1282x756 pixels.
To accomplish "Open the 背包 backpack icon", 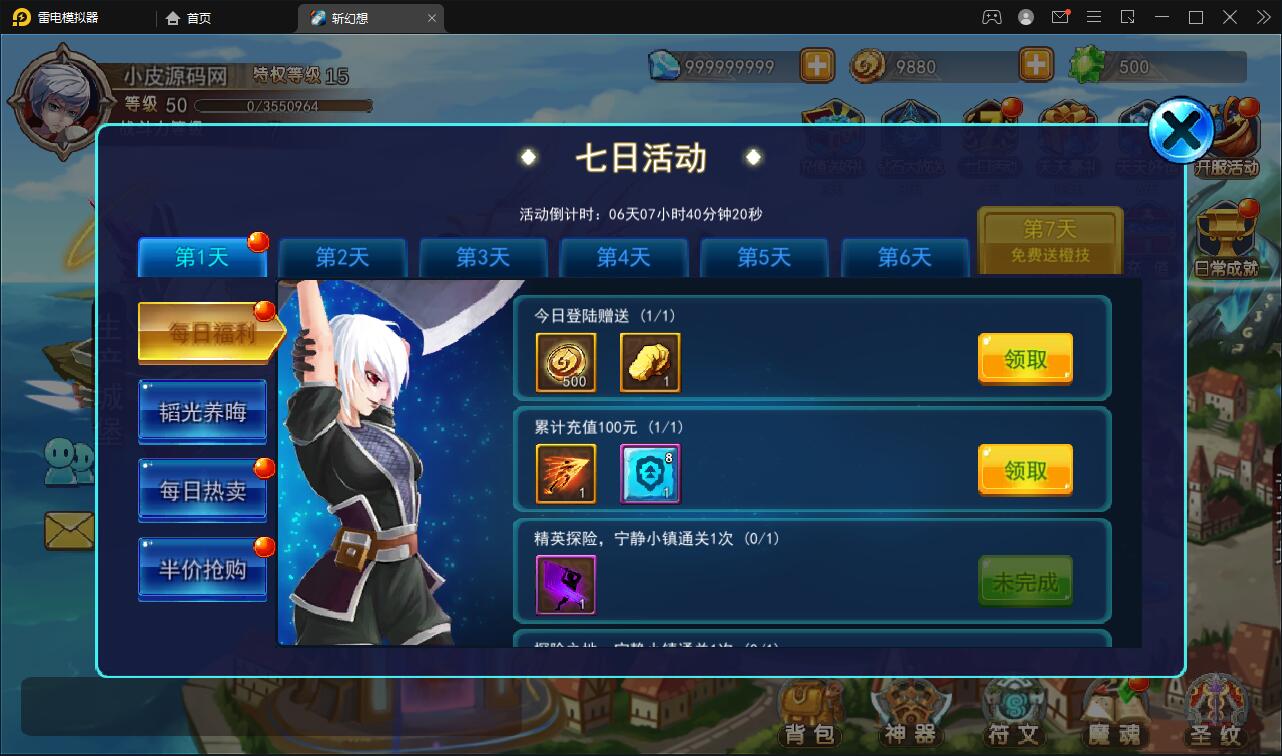I will coord(810,712).
